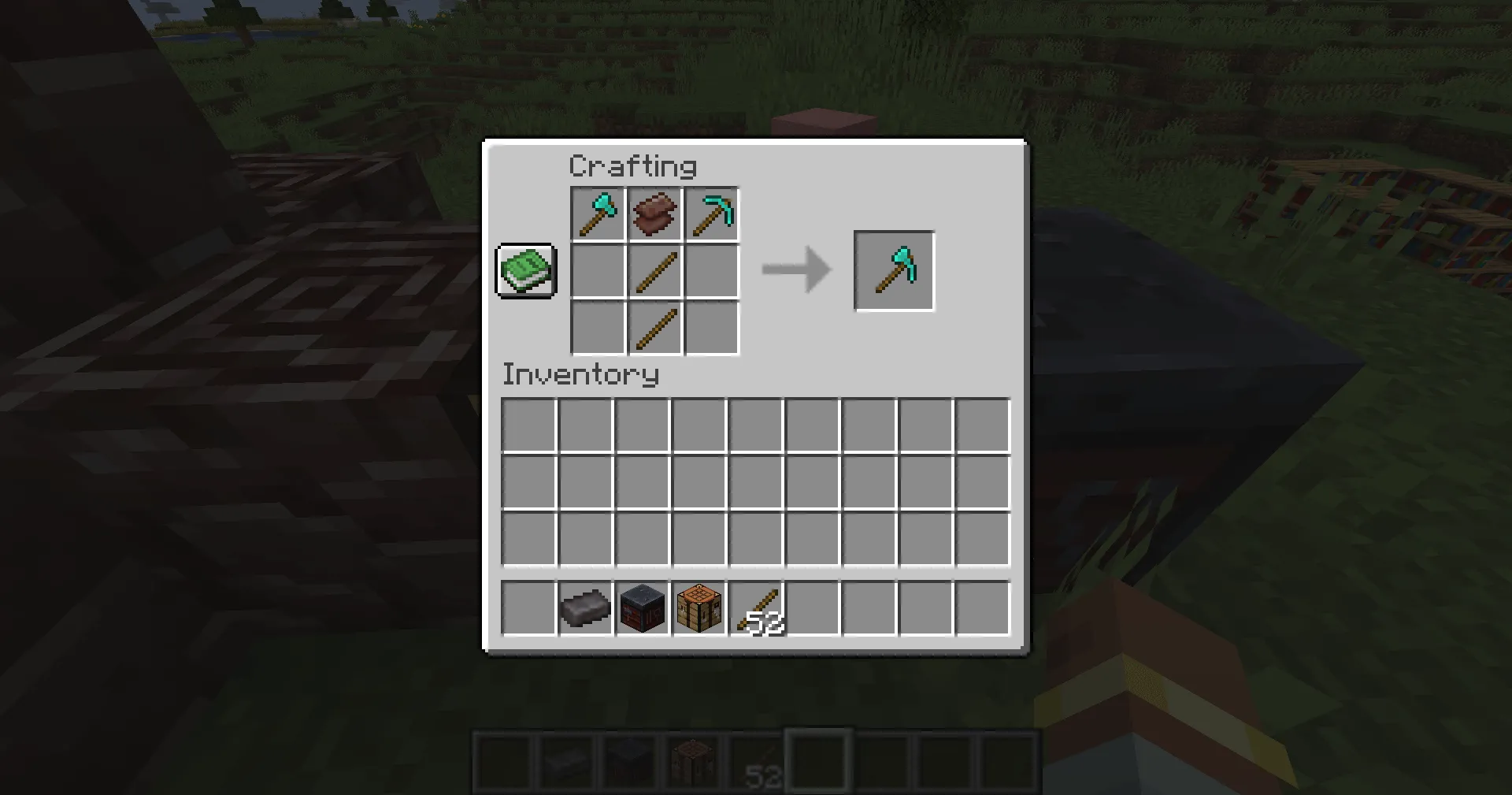Click the Crafting title label

632,165
